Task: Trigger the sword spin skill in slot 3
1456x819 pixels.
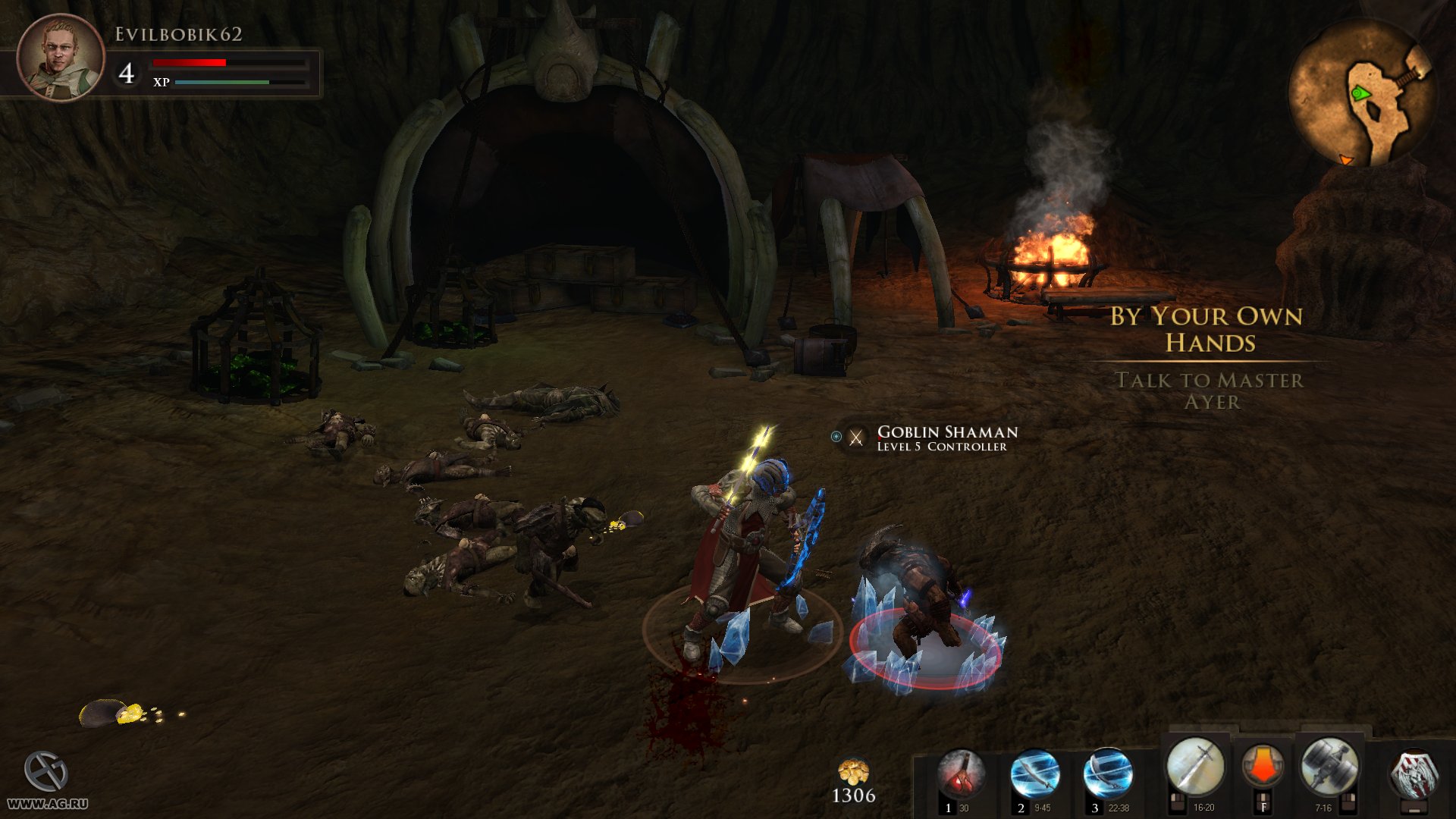Action: pyautogui.click(x=1109, y=773)
